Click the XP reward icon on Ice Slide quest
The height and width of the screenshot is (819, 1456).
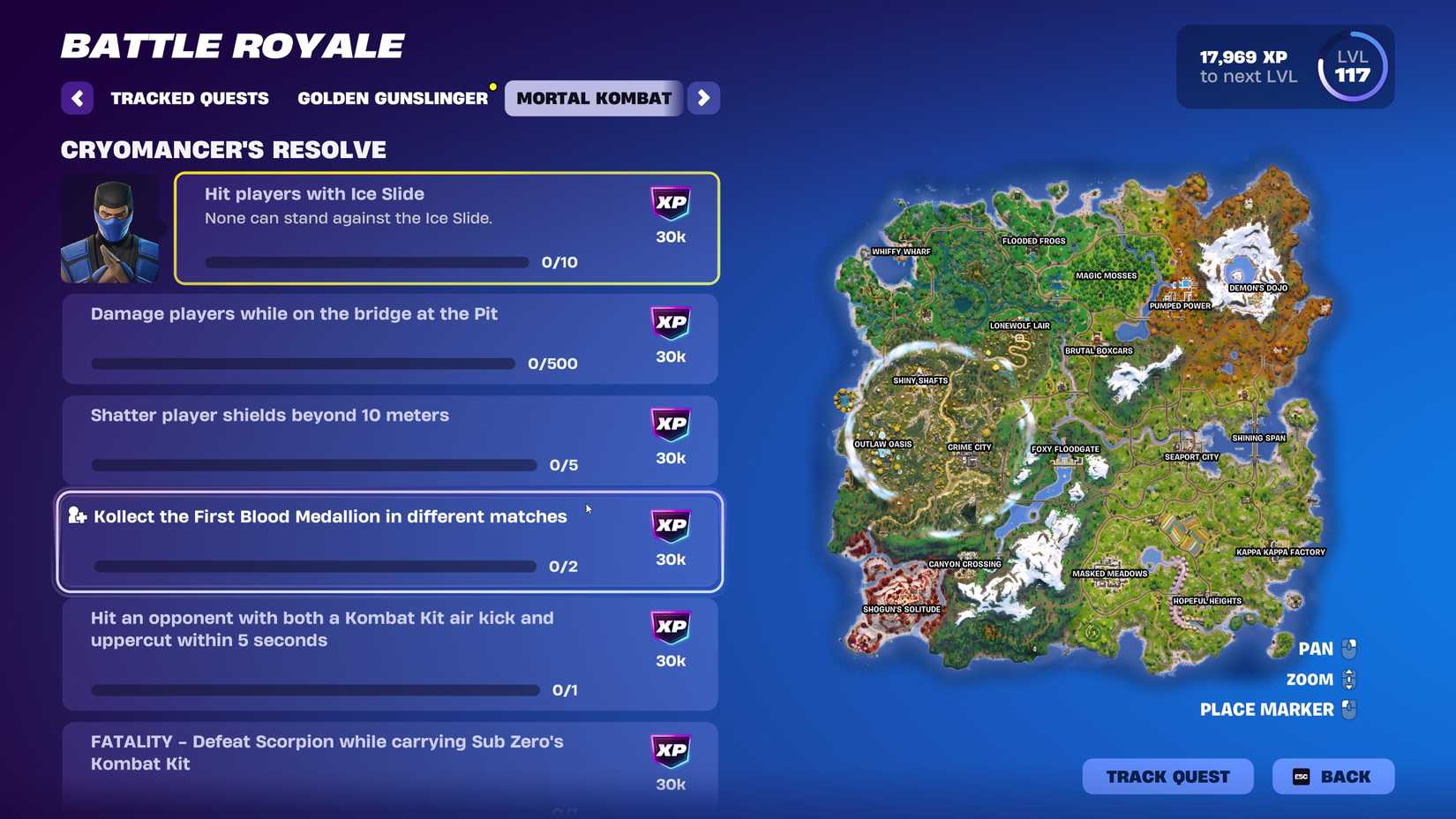pos(672,203)
